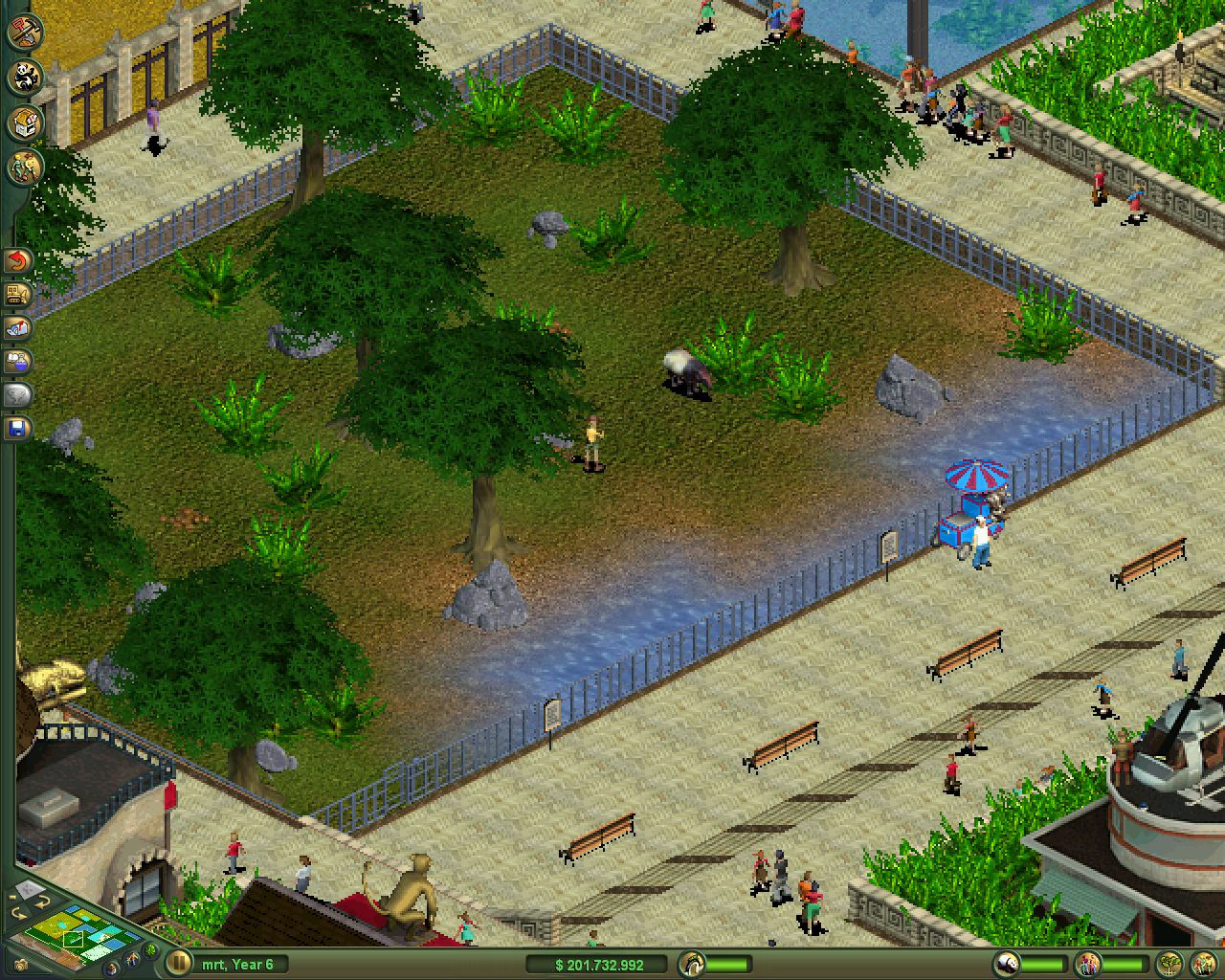Screen dimensions: 1225x980
Task: View the zoo awards trophy panel
Action: (15, 393)
